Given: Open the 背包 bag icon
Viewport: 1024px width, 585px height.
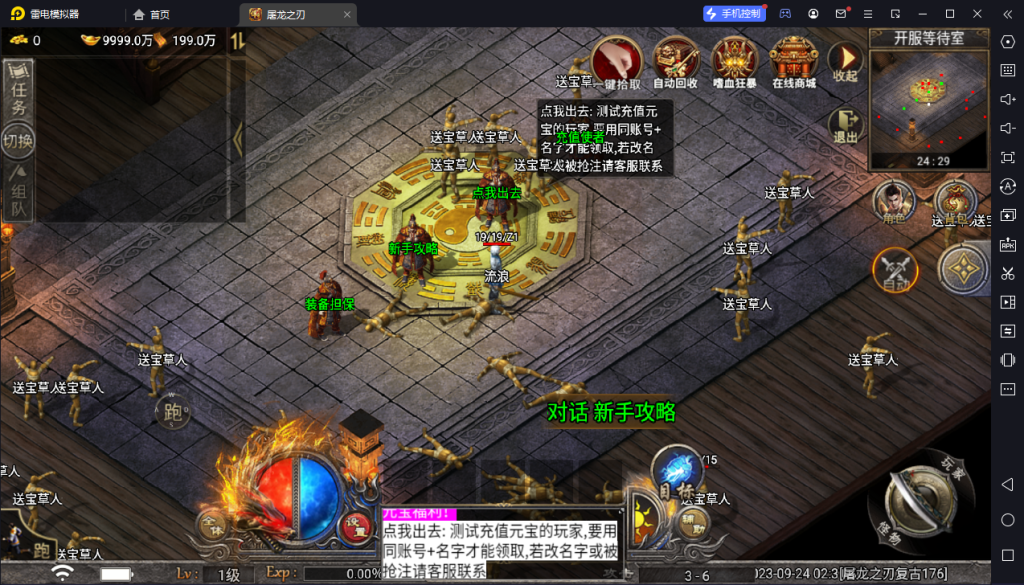Looking at the screenshot, I should click(953, 204).
